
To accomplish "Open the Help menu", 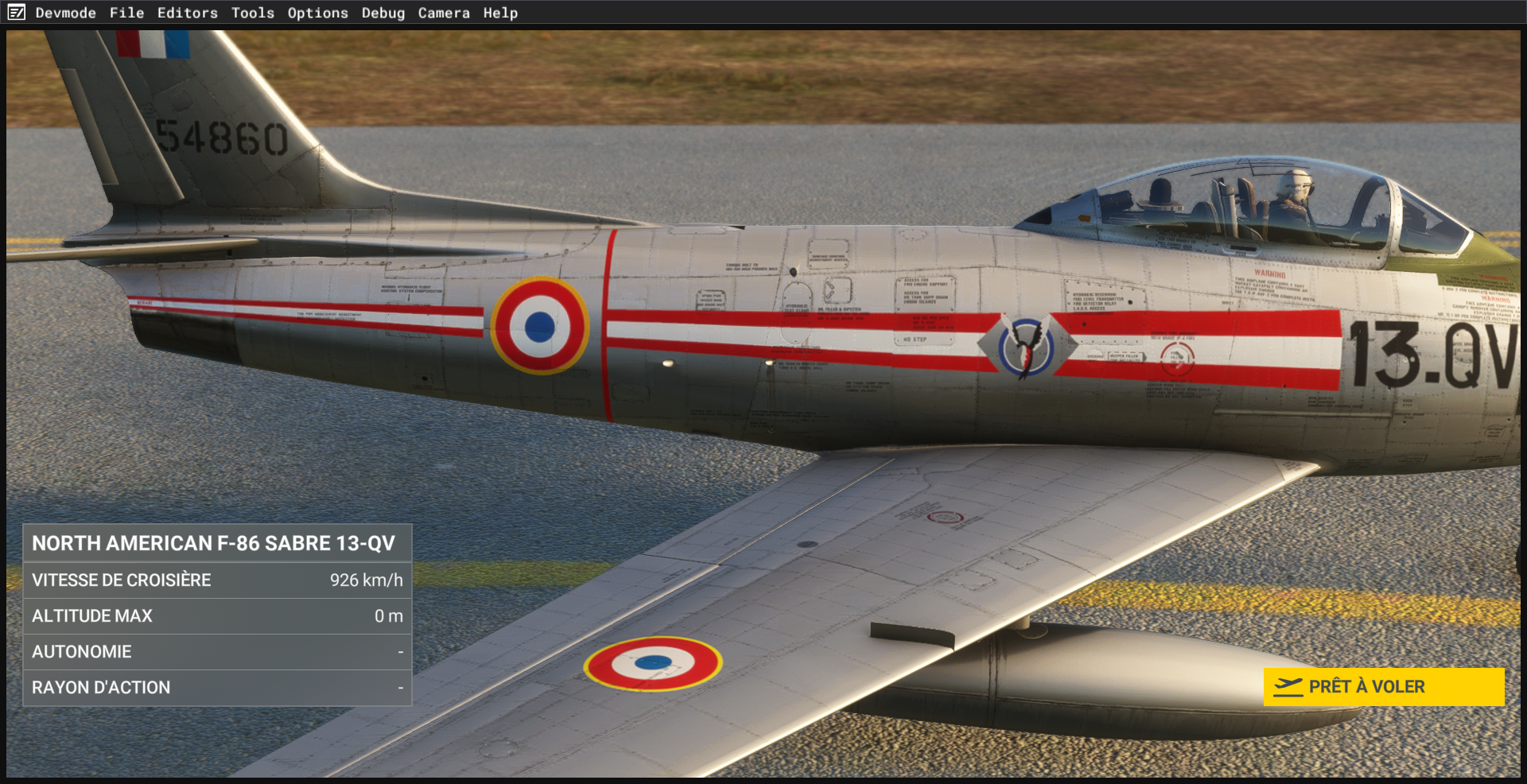I will 500,13.
